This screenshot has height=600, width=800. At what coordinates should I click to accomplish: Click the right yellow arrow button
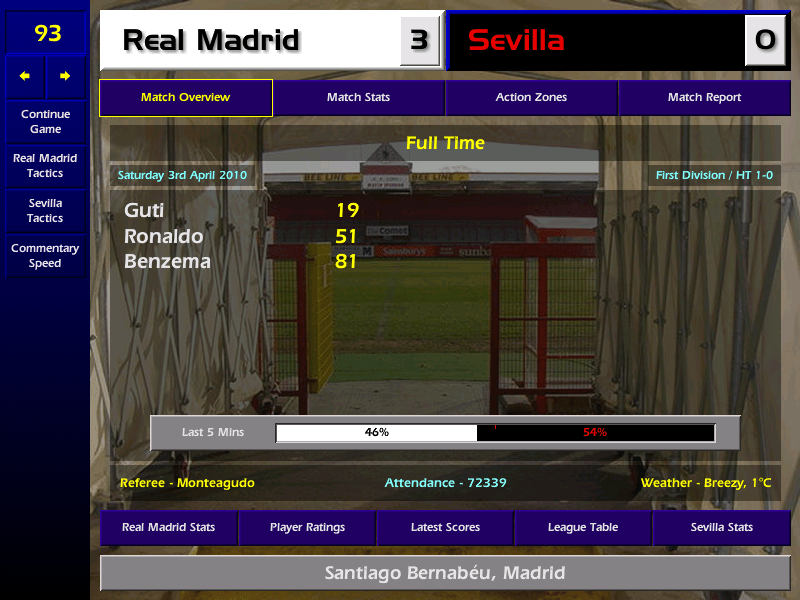click(x=65, y=76)
